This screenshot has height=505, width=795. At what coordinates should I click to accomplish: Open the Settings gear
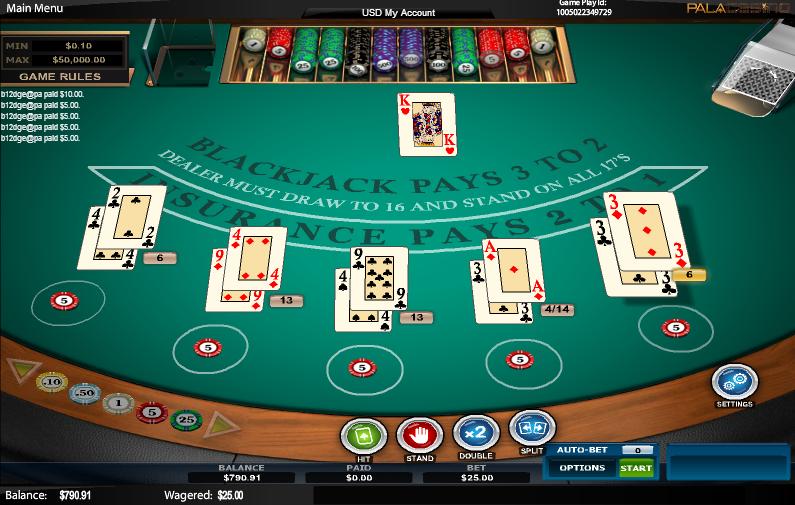pyautogui.click(x=734, y=383)
